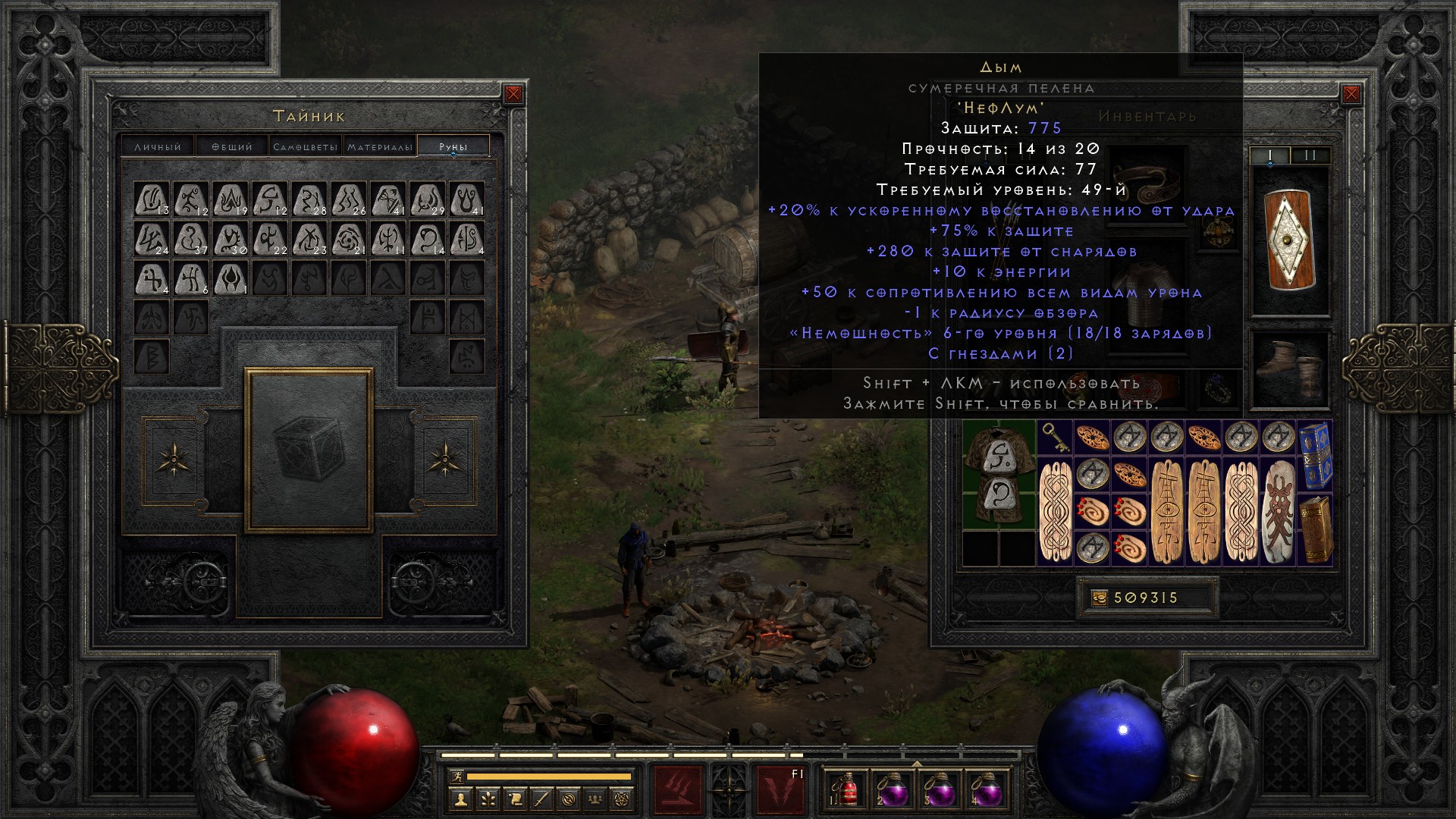Switch to the Личный stash tab

[x=158, y=146]
